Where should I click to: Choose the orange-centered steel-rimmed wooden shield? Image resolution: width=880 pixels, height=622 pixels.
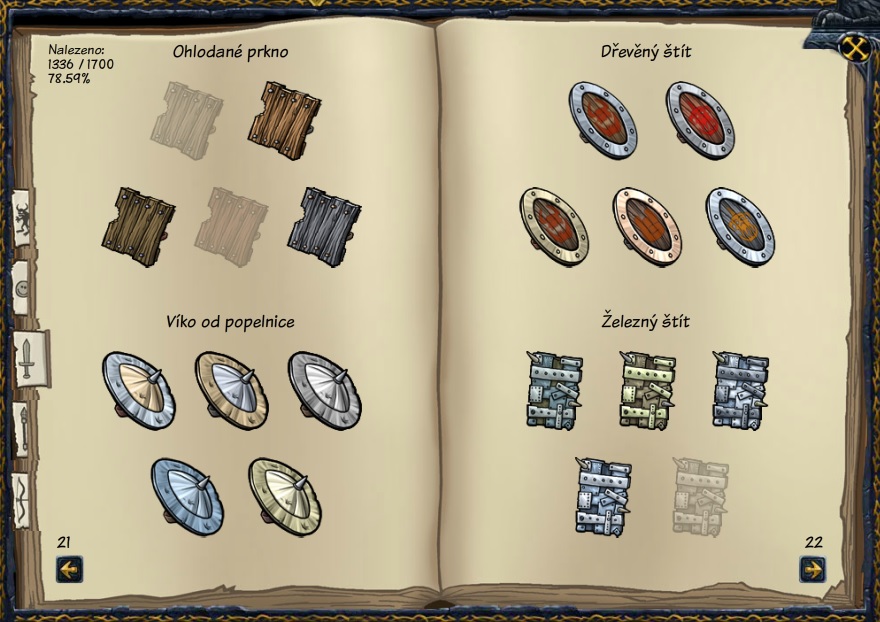740,225
